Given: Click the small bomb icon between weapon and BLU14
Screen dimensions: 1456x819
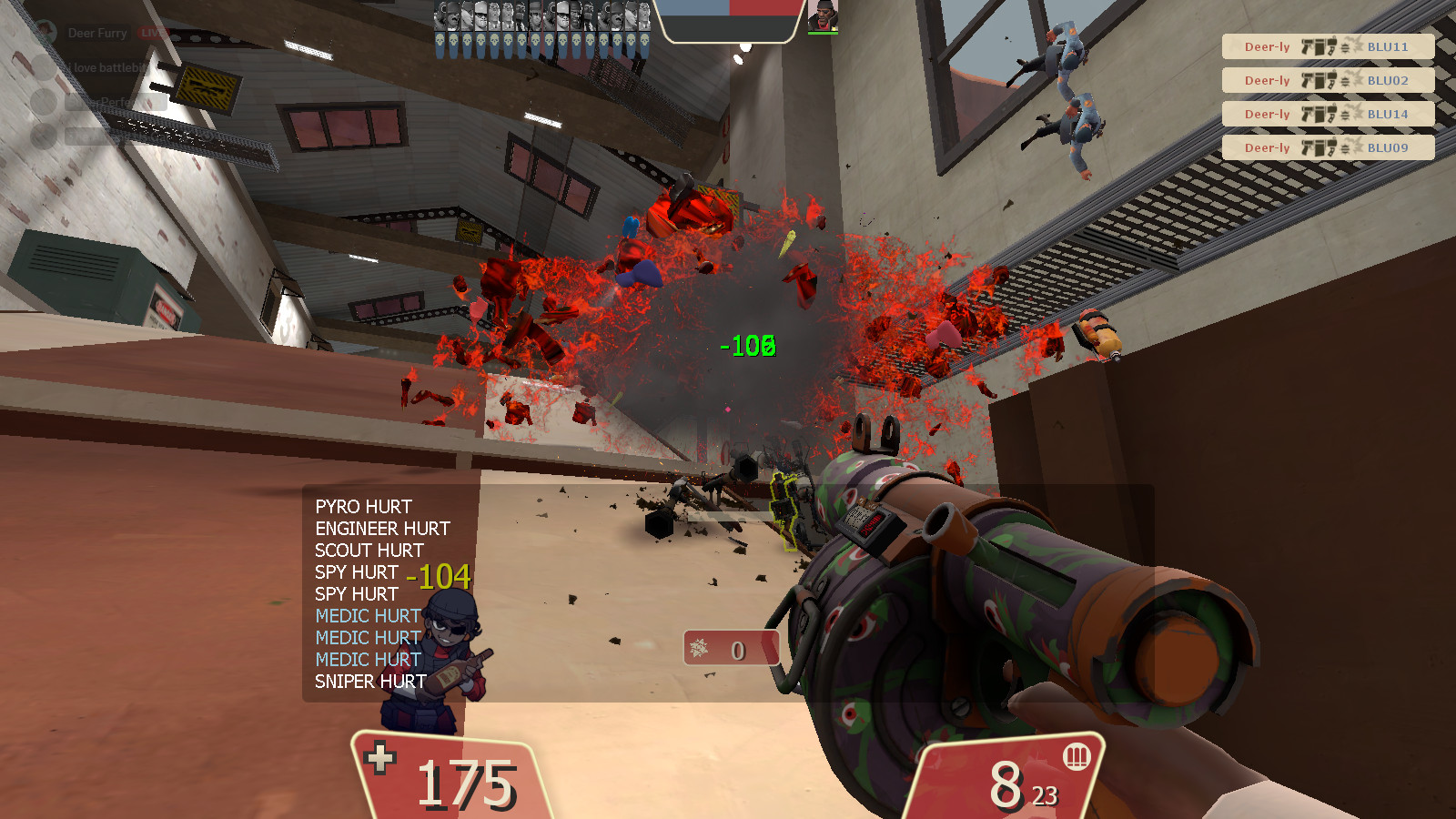Looking at the screenshot, I should click(x=1345, y=114).
